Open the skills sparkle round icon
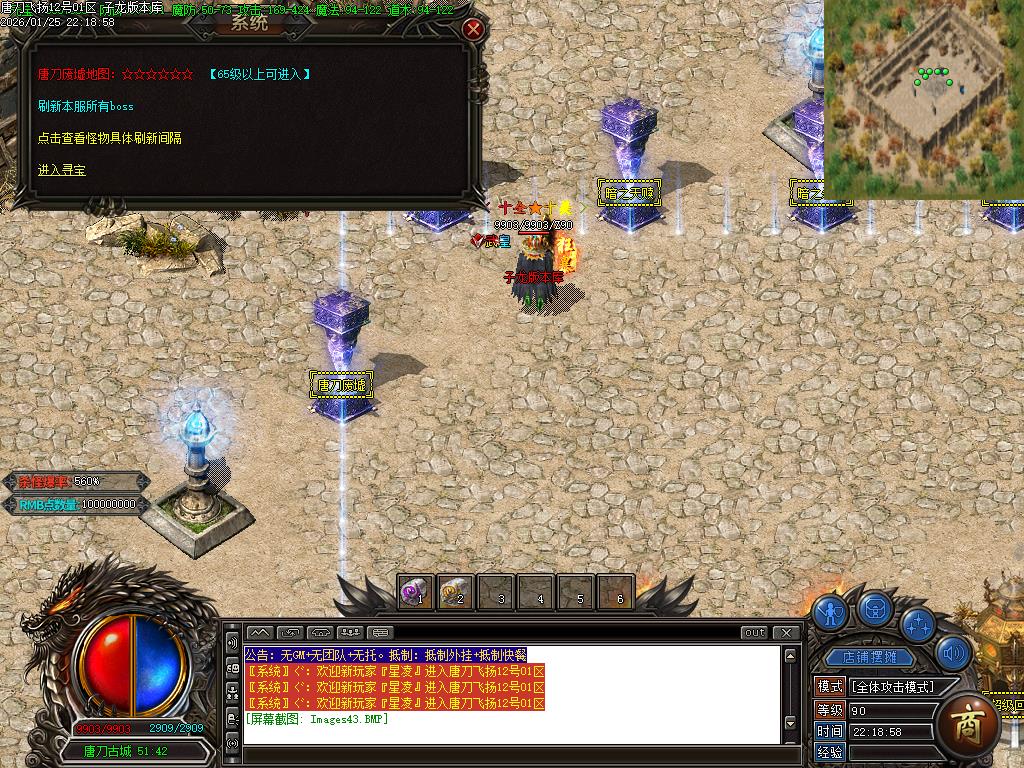 coord(918,624)
